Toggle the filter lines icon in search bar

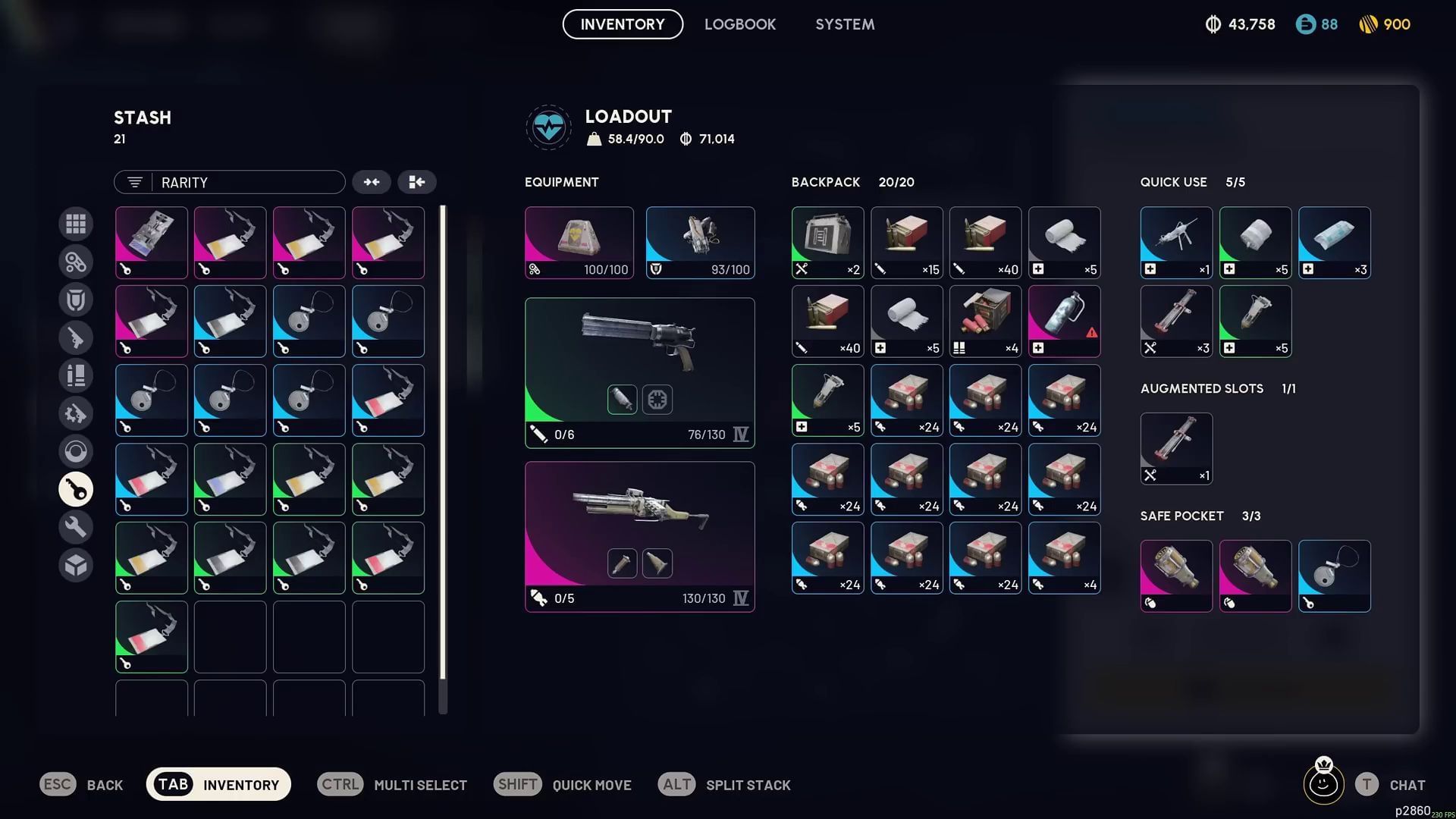point(134,182)
